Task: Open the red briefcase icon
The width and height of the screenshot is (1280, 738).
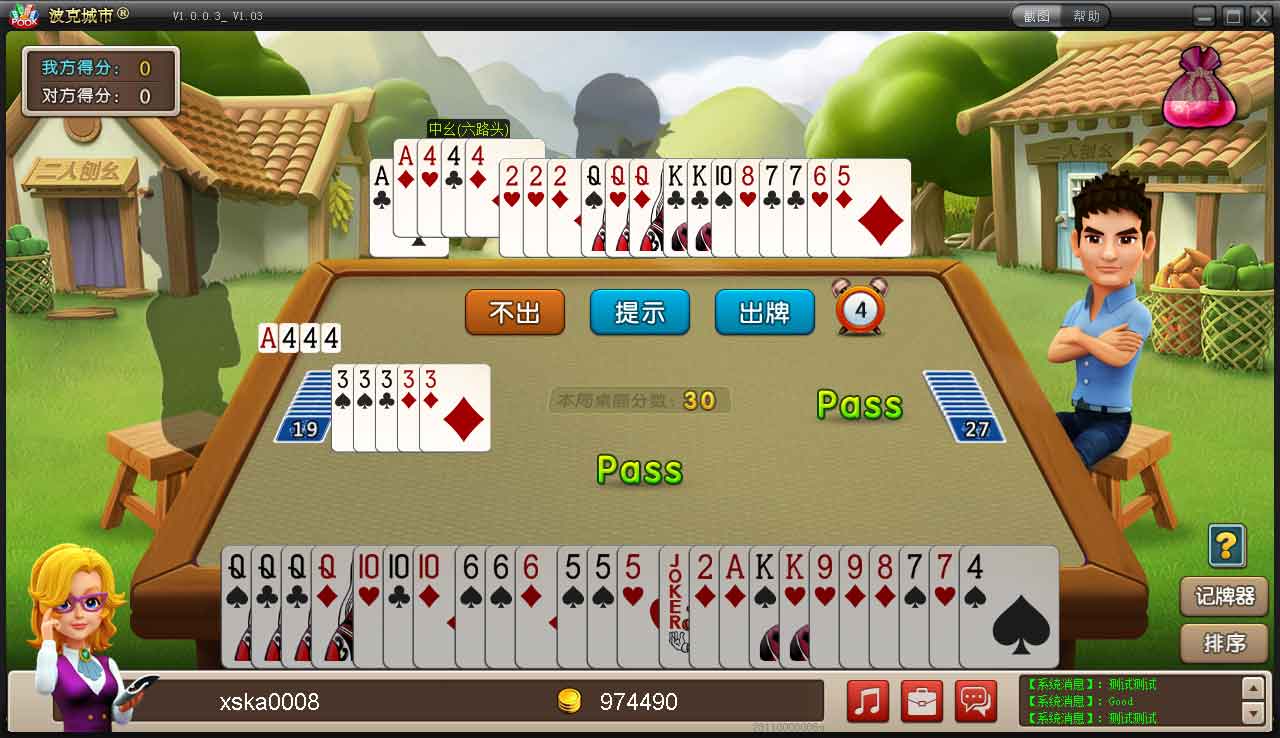Action: click(x=922, y=700)
